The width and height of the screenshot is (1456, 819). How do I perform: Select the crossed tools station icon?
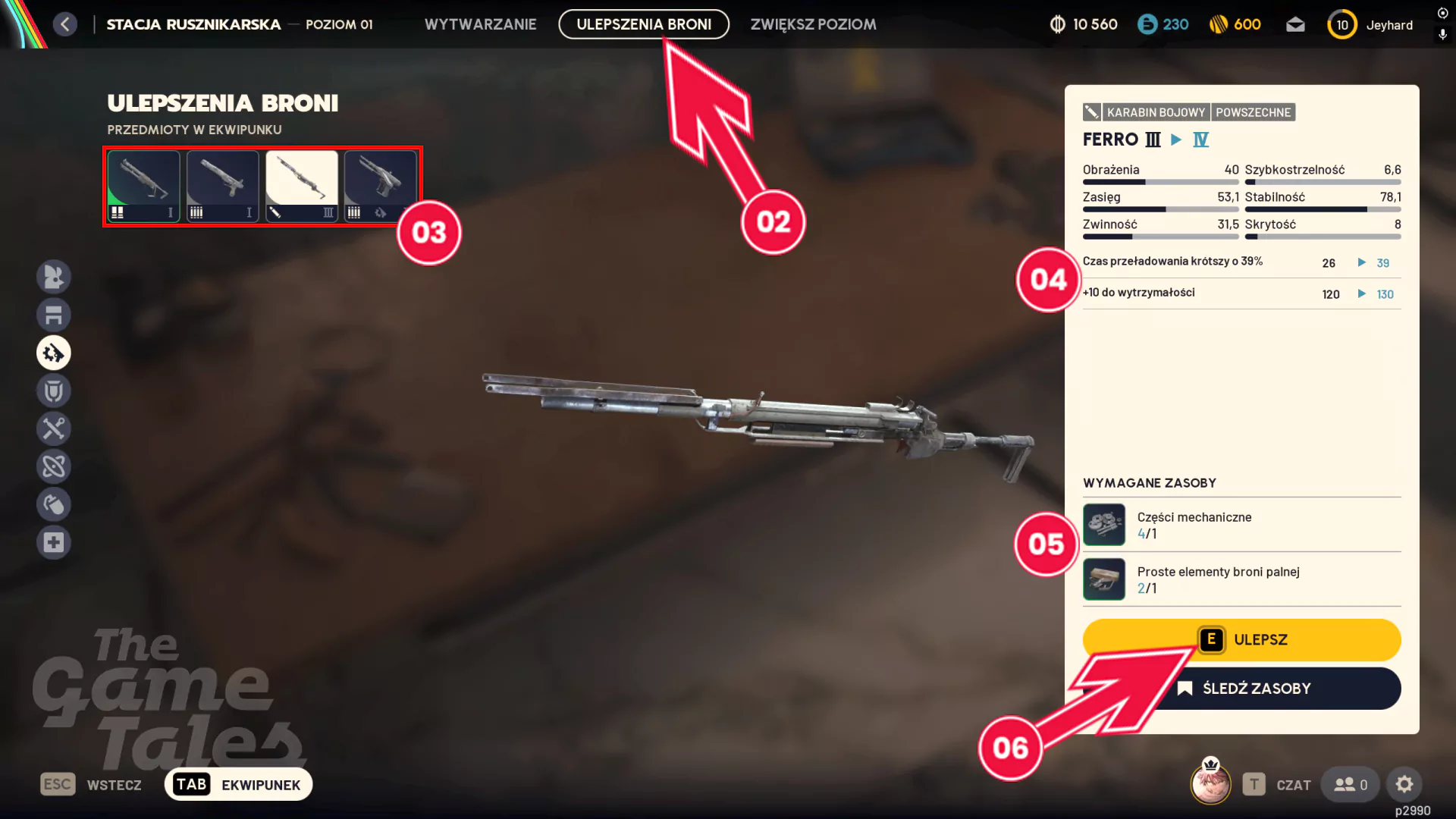54,429
